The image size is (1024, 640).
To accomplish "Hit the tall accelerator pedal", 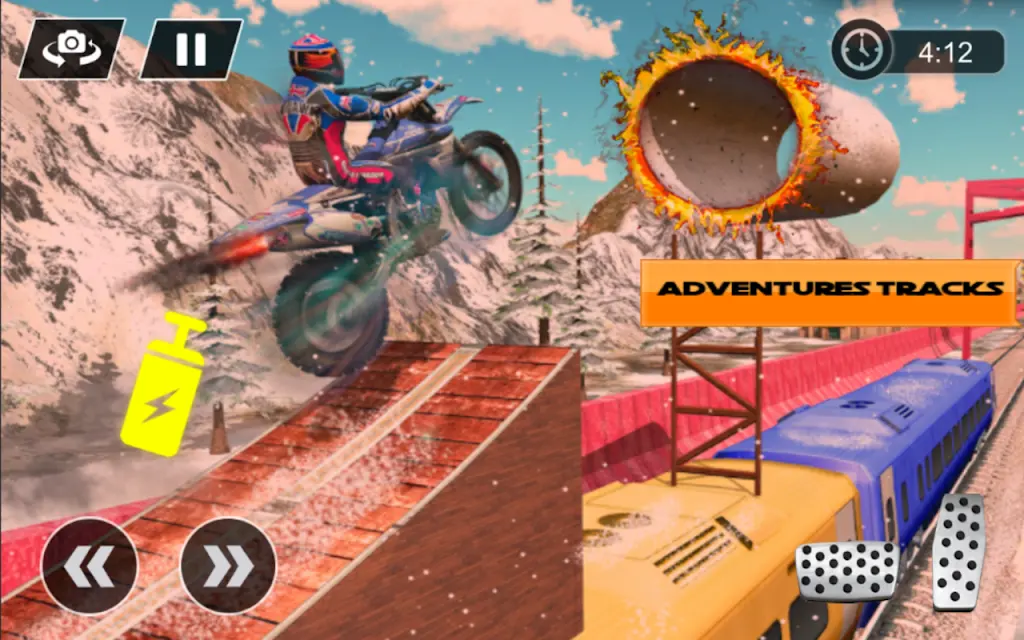I will [x=958, y=551].
